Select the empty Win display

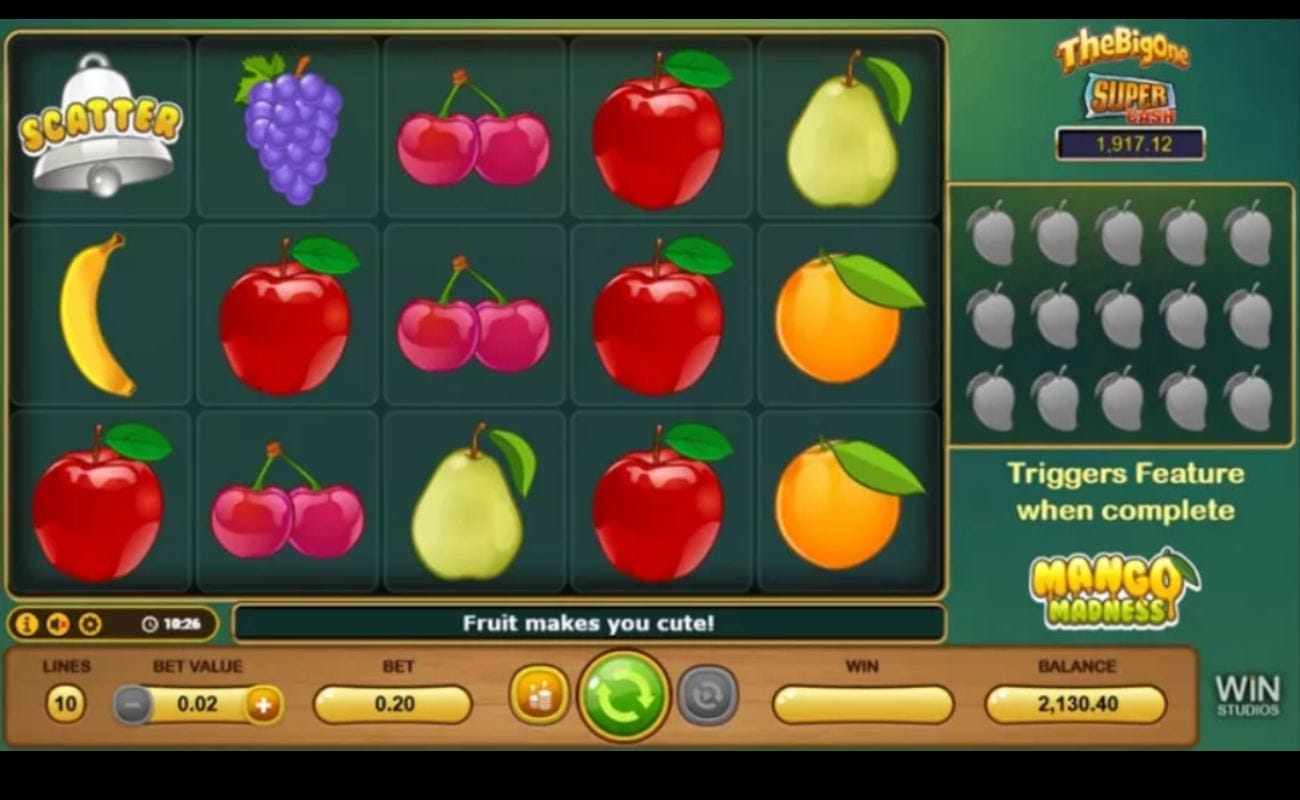coord(862,704)
